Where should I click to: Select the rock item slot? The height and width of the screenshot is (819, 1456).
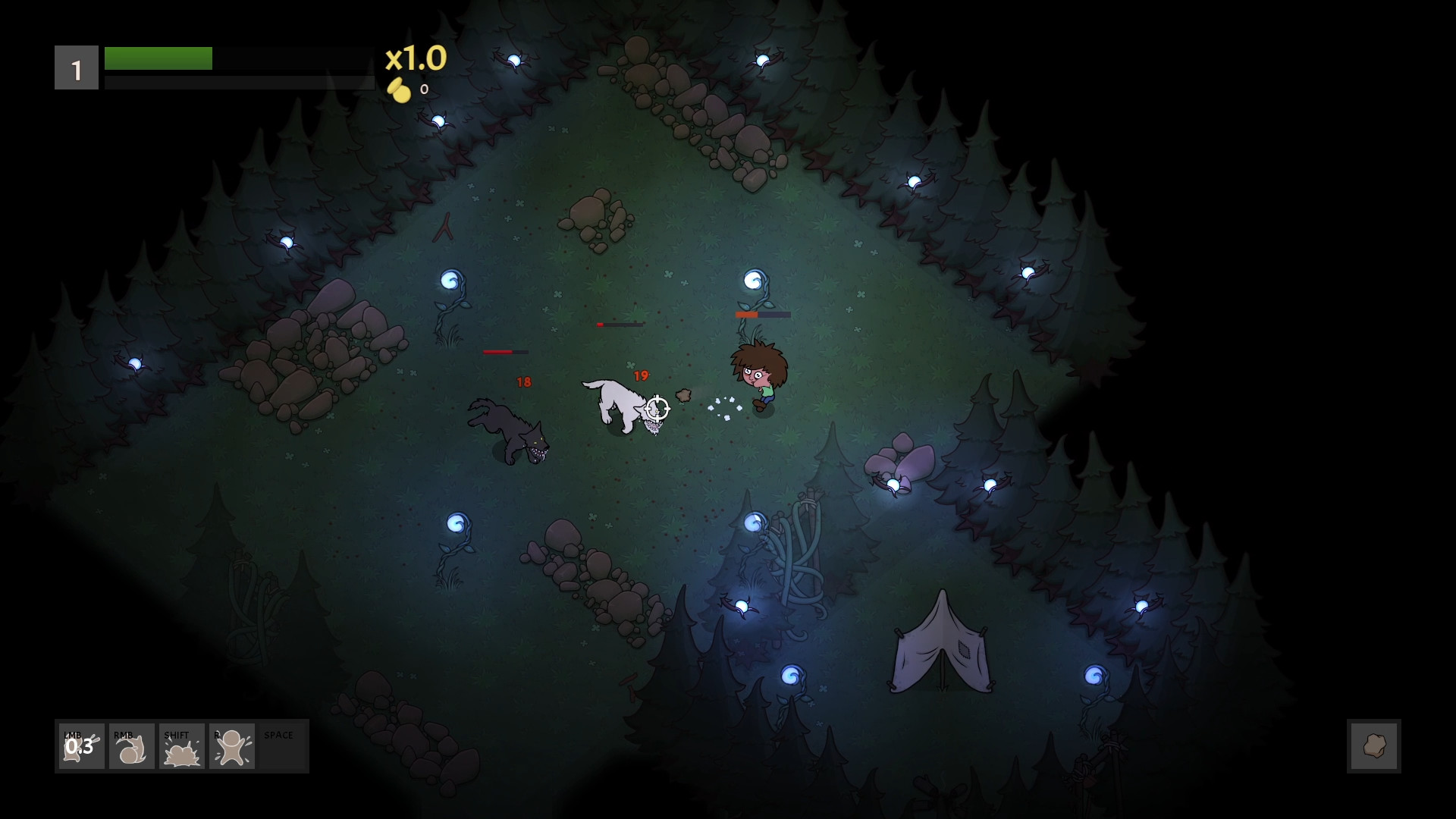tap(1373, 746)
